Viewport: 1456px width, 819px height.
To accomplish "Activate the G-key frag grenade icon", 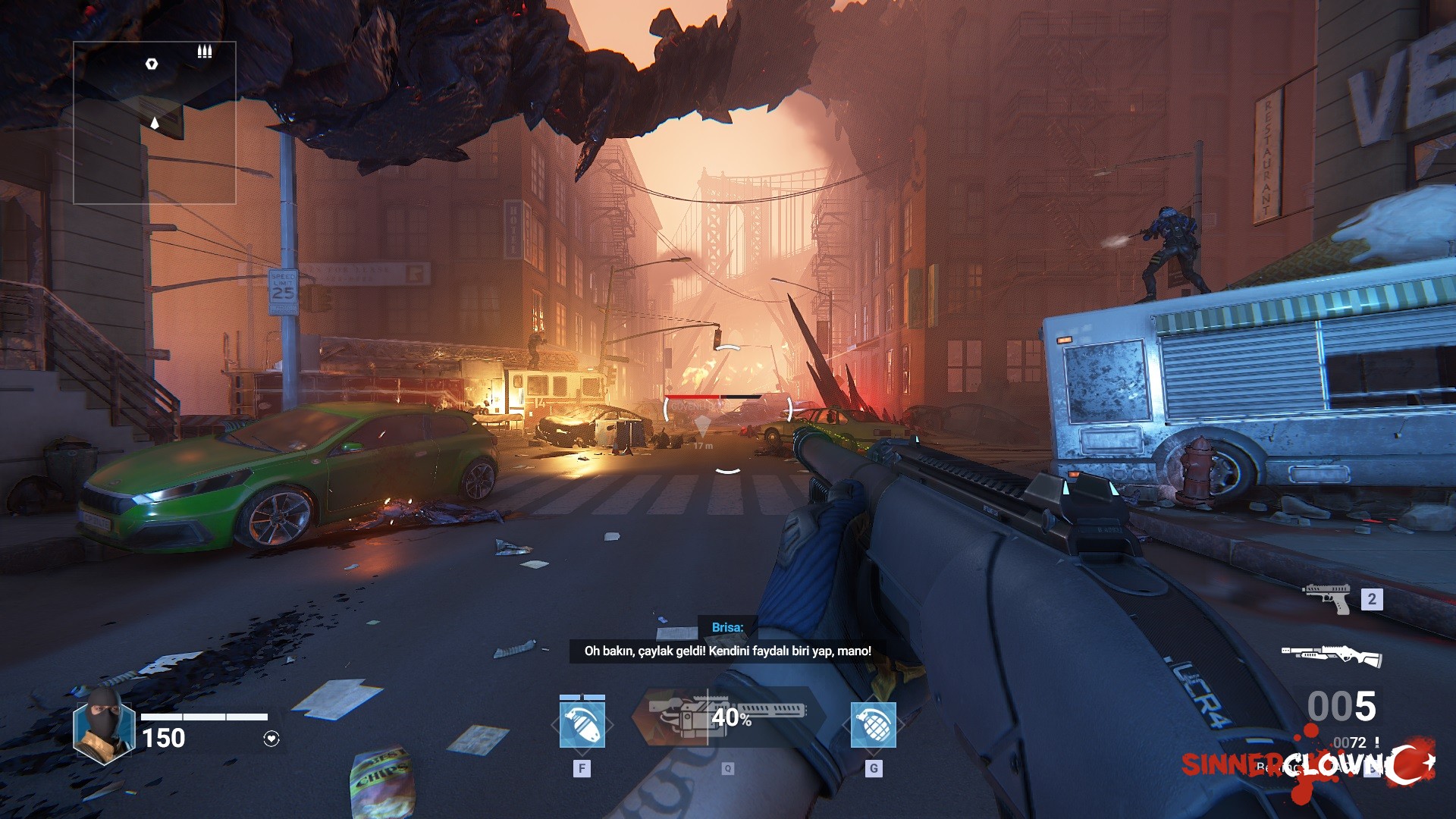I will (x=874, y=724).
